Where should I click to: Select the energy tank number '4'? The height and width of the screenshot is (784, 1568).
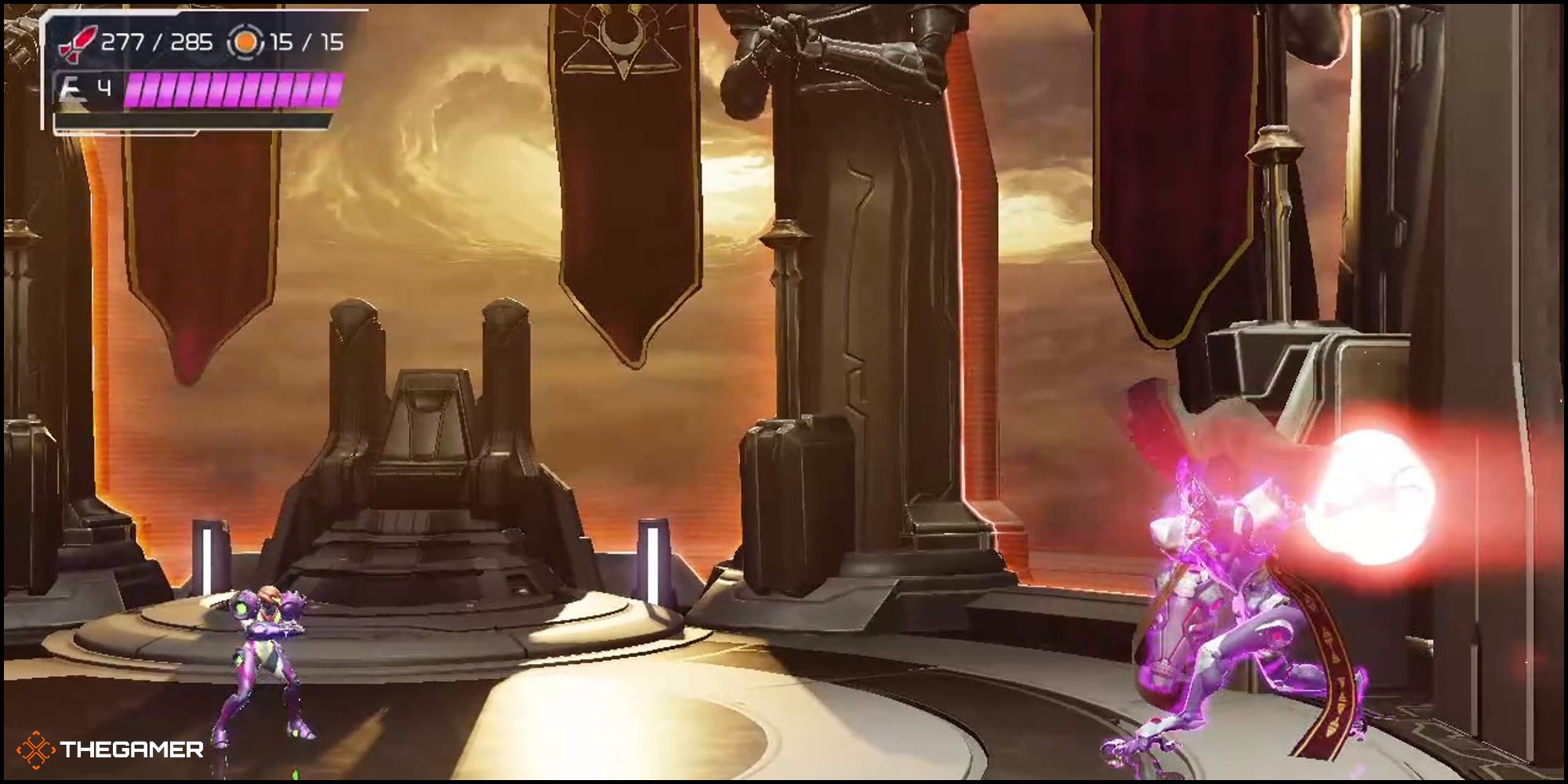[x=105, y=87]
